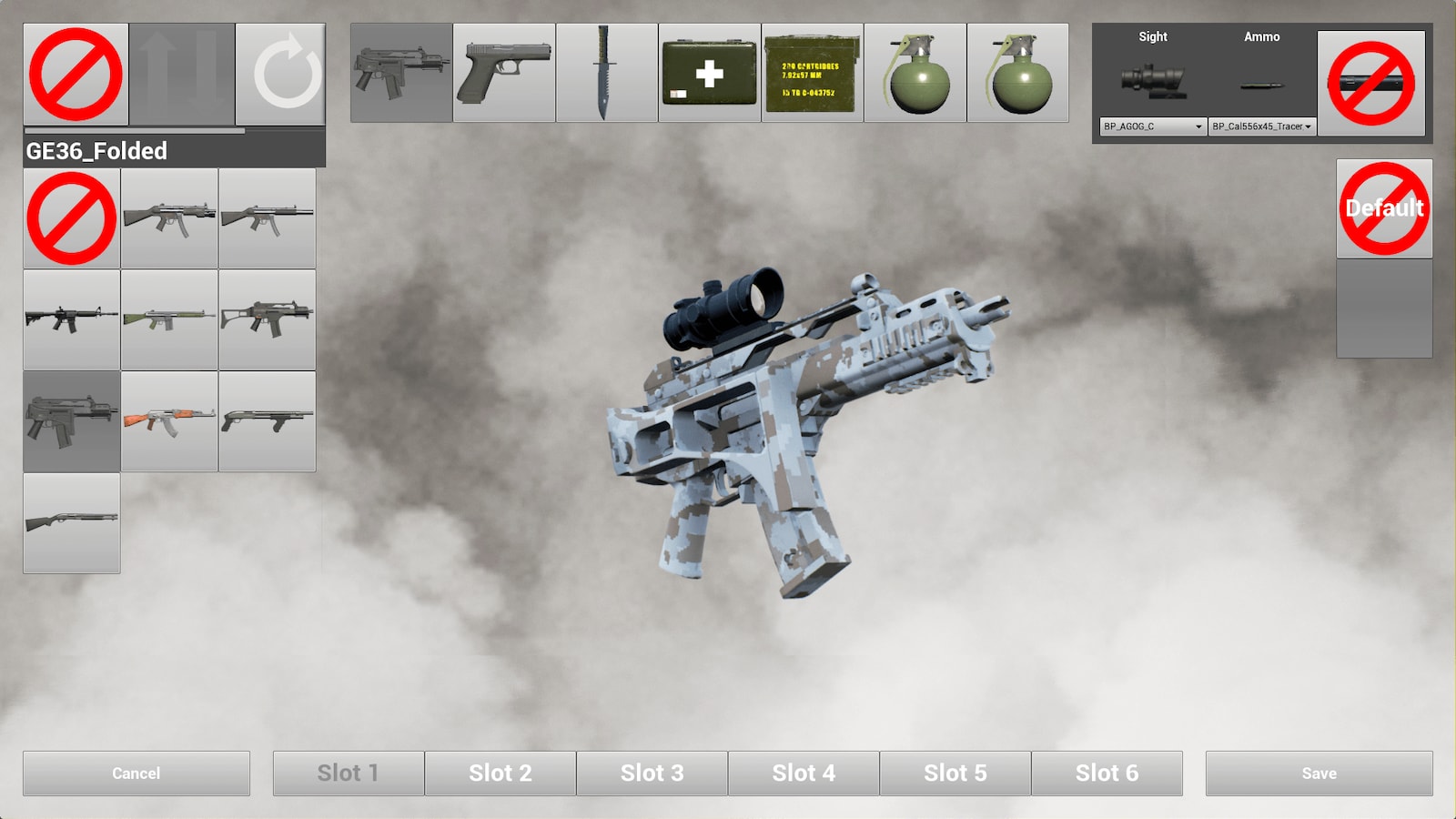Remove the sight with the red prohibition icon
The width and height of the screenshot is (1456, 819).
coord(1372,77)
